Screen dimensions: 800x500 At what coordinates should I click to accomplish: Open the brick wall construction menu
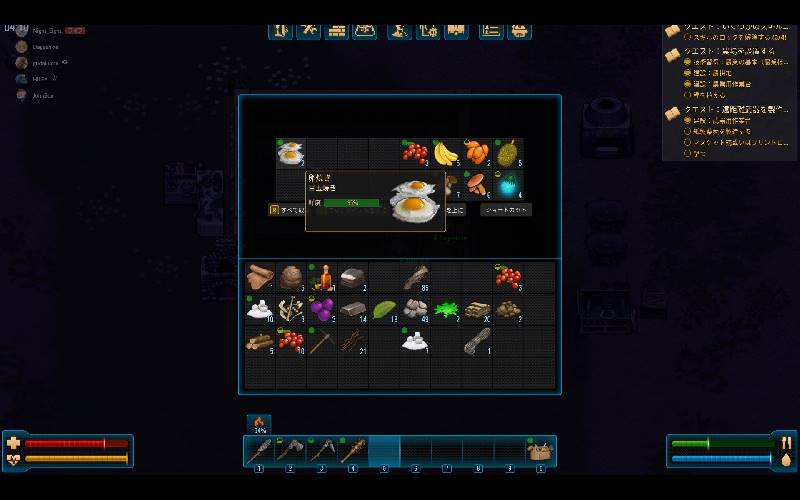coord(336,30)
